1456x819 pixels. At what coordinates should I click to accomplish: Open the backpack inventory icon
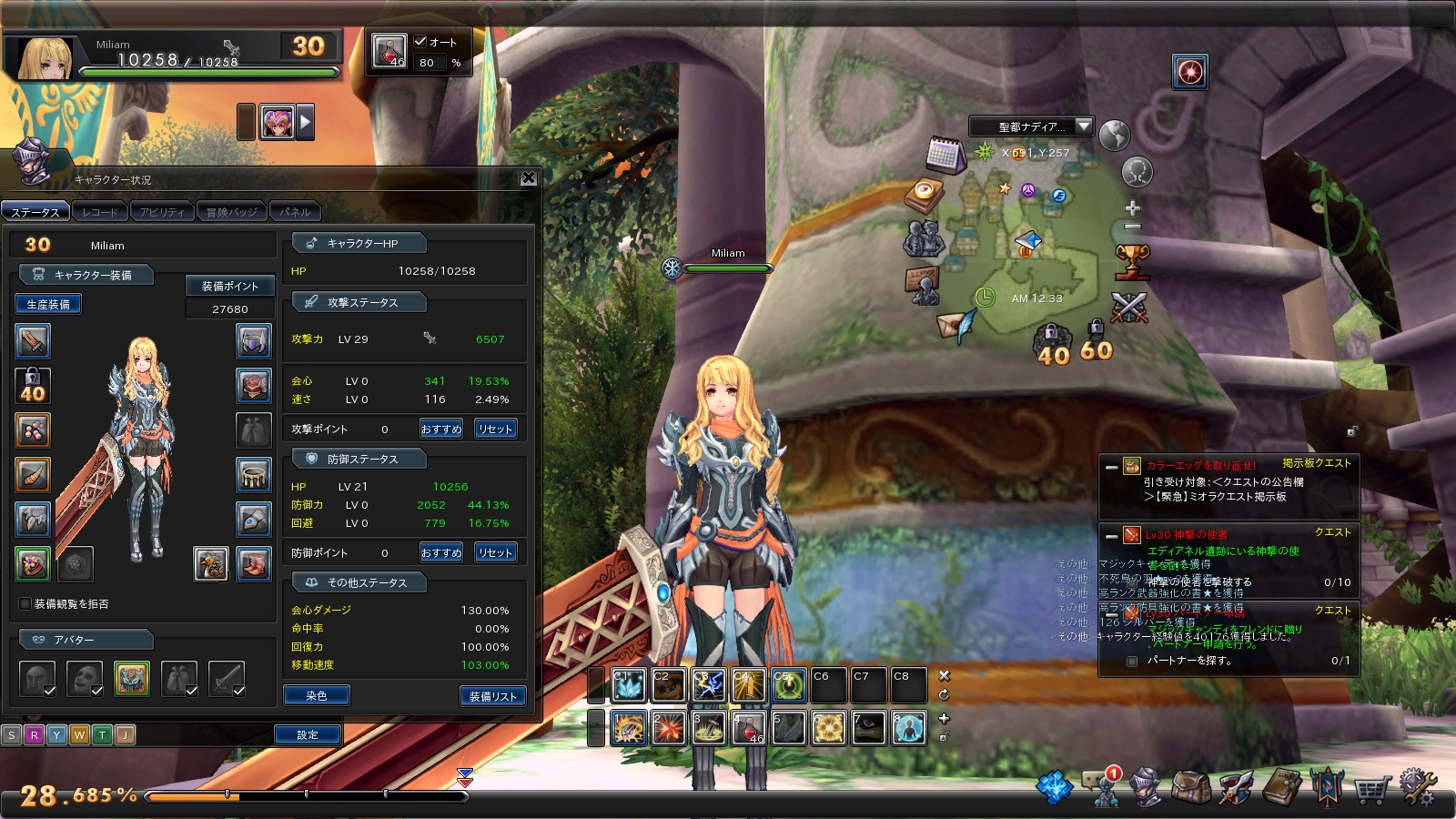click(1190, 787)
